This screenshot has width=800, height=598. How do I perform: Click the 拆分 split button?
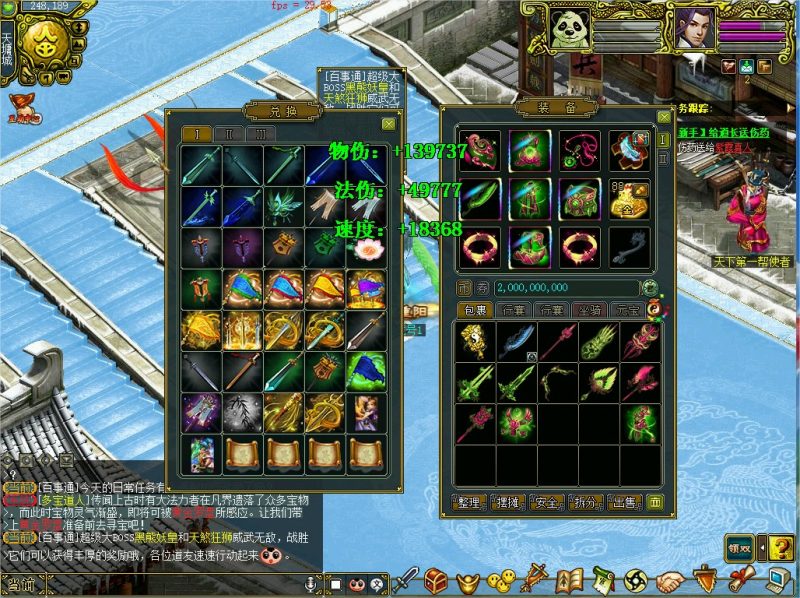click(x=585, y=502)
